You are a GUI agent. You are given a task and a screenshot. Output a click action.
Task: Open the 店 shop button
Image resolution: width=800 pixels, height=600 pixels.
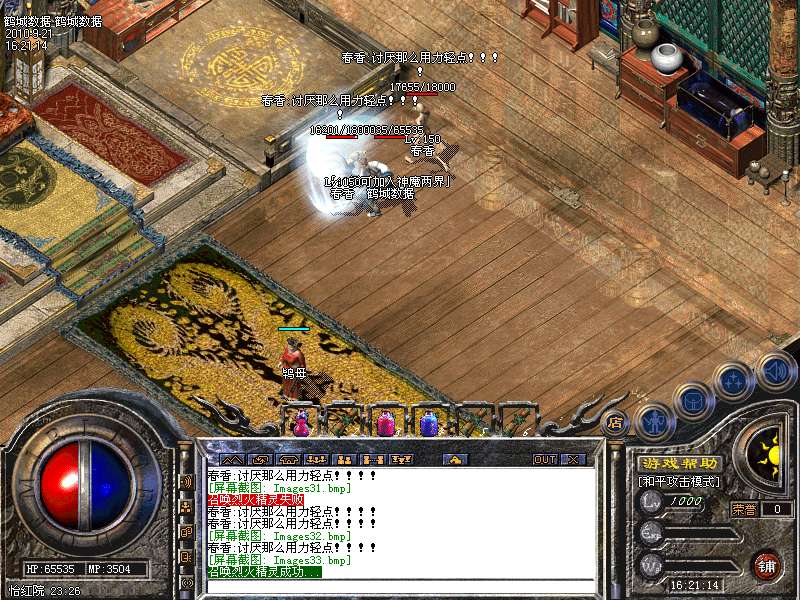click(614, 422)
